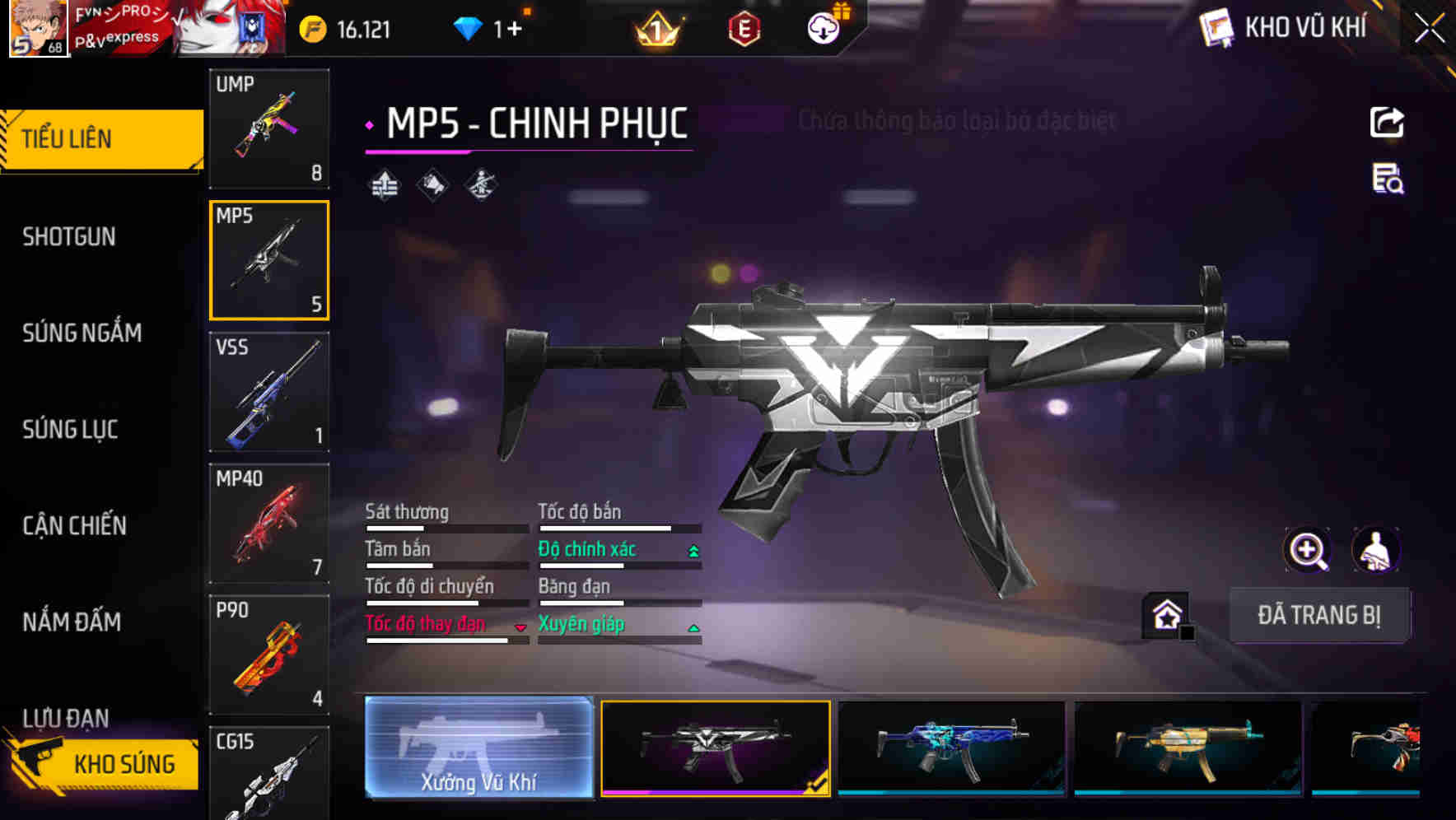Viewport: 1456px width, 820px height.
Task: Select the P90 weapon tile
Action: pyautogui.click(x=269, y=655)
